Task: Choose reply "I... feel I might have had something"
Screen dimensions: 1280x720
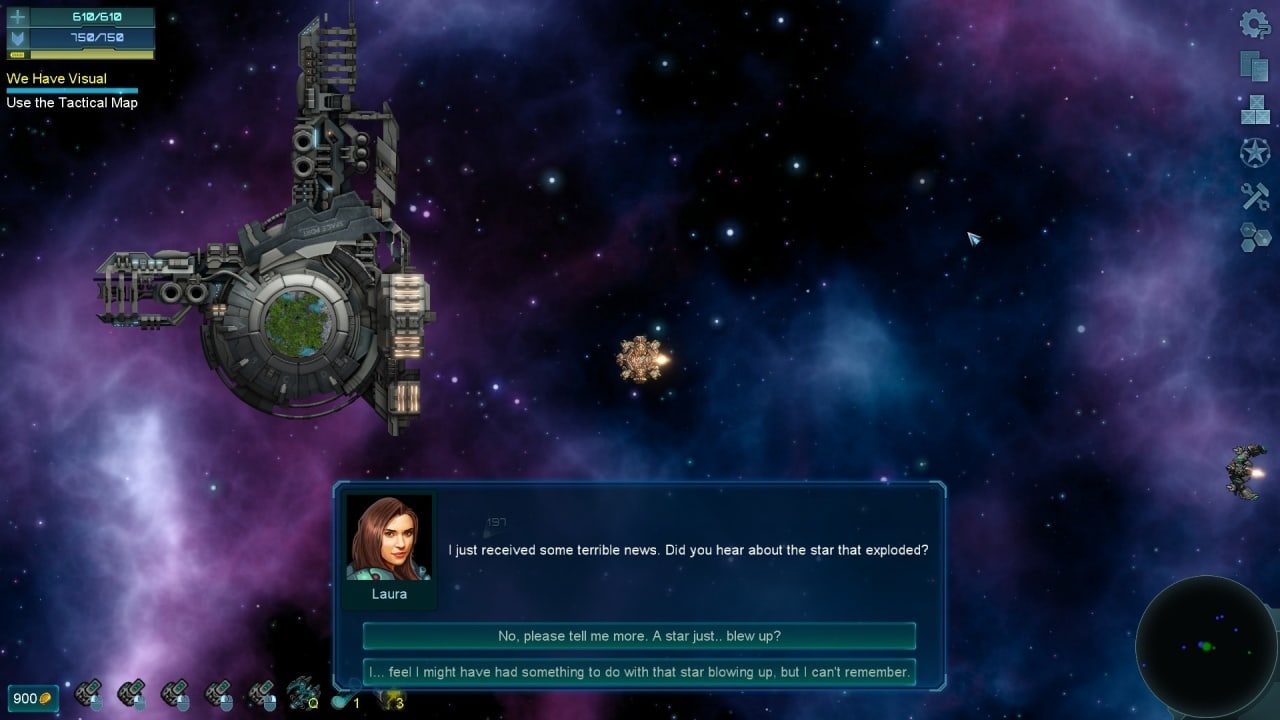Action: click(639, 672)
